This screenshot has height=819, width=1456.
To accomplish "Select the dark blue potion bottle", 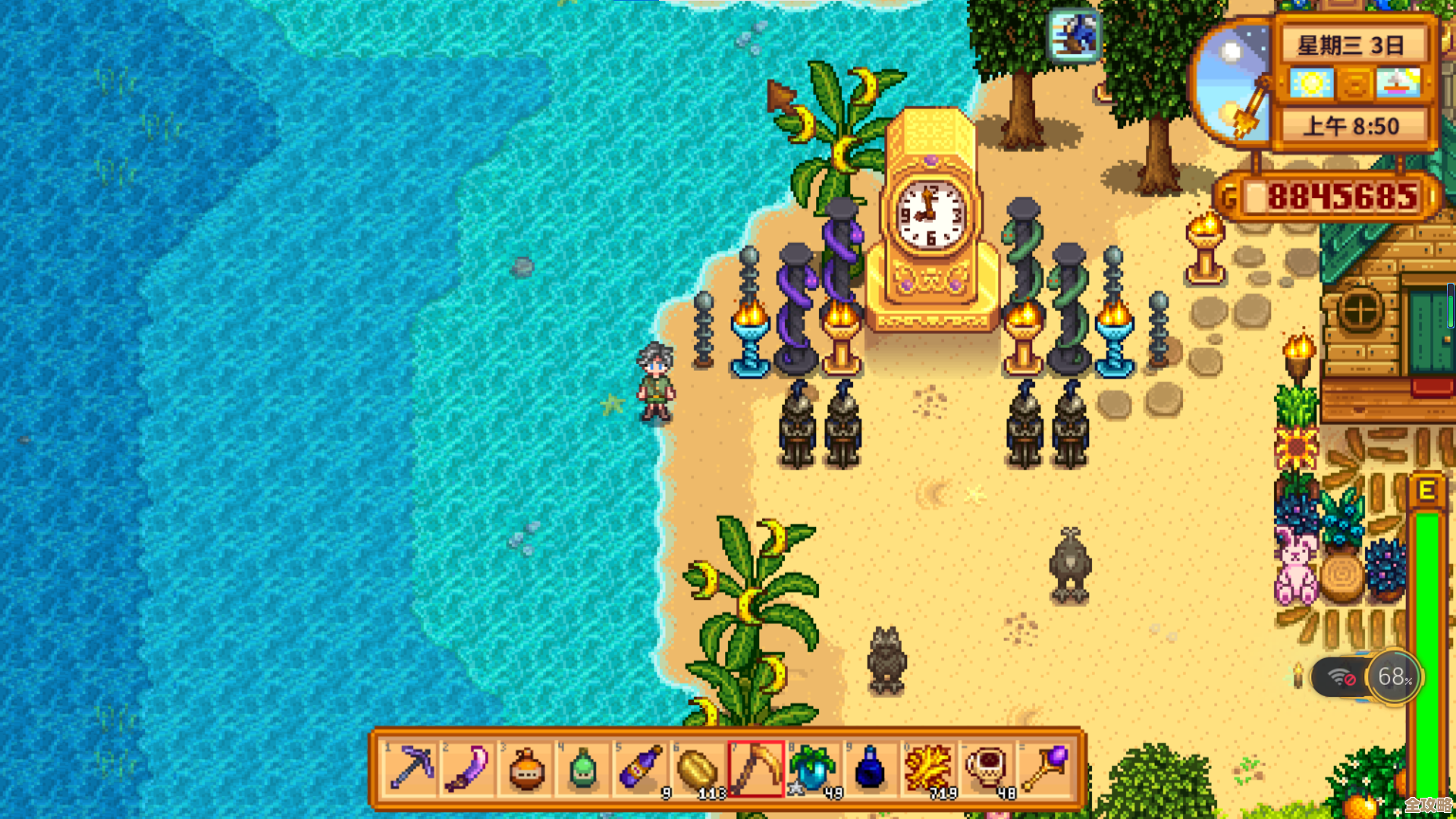I will (x=871, y=768).
